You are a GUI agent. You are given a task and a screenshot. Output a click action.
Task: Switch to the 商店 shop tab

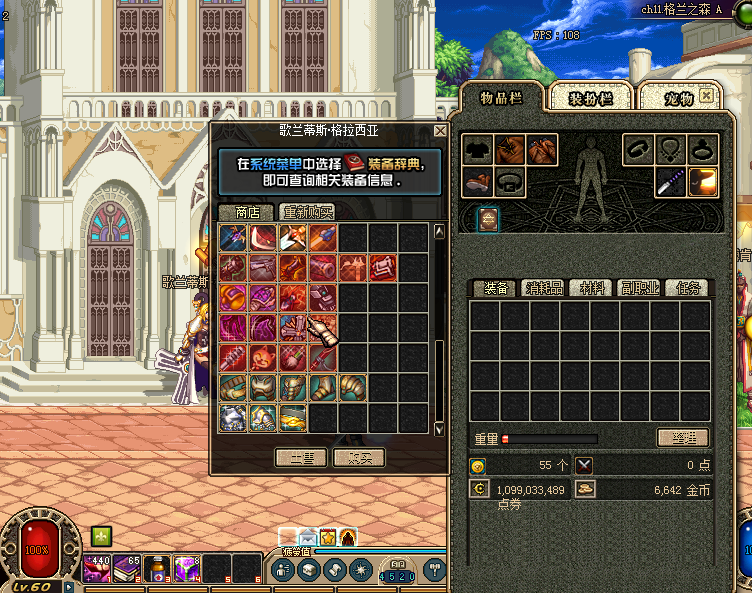(x=246, y=212)
